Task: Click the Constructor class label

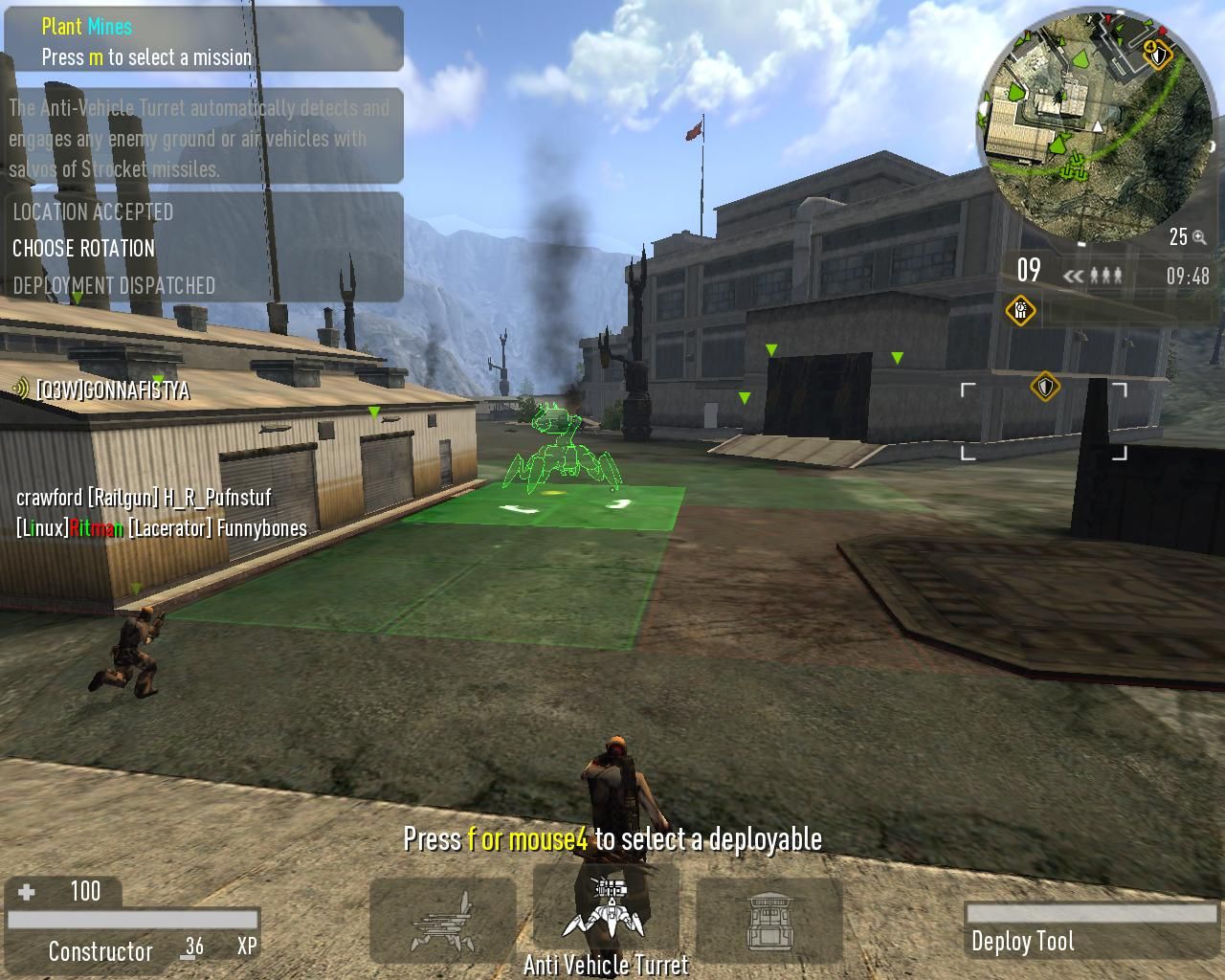Action: click(100, 951)
